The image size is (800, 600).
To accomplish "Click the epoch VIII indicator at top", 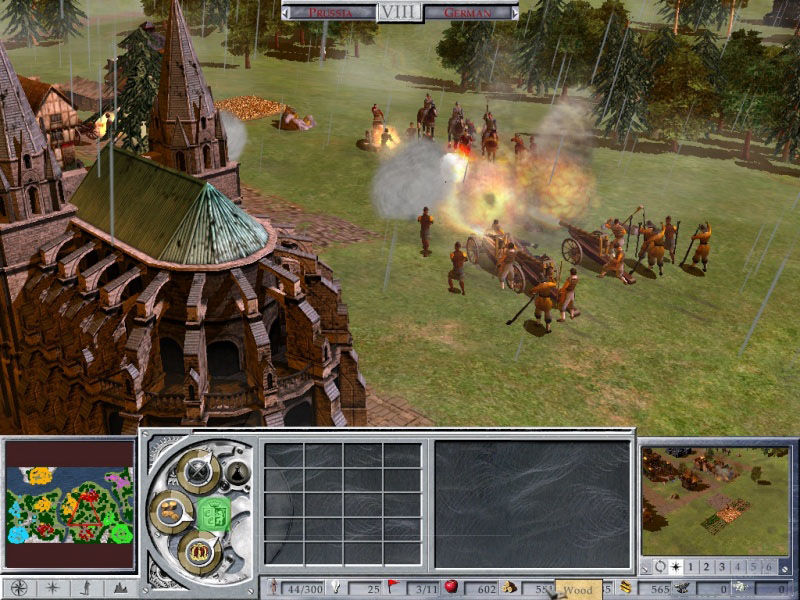I will [x=399, y=13].
